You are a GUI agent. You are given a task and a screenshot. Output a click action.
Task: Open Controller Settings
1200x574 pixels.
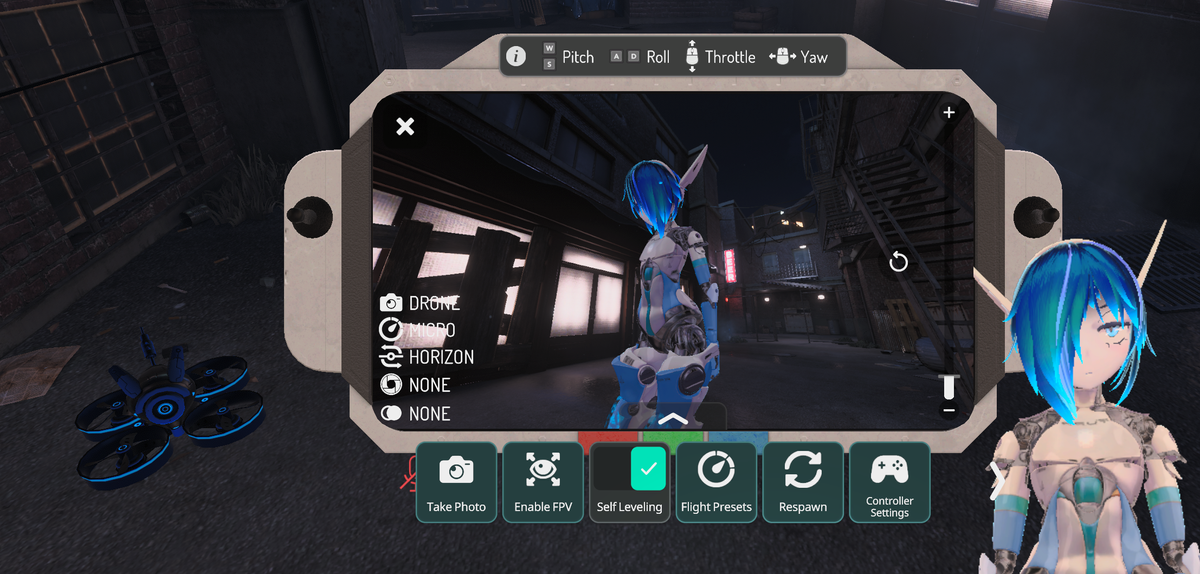[889, 481]
